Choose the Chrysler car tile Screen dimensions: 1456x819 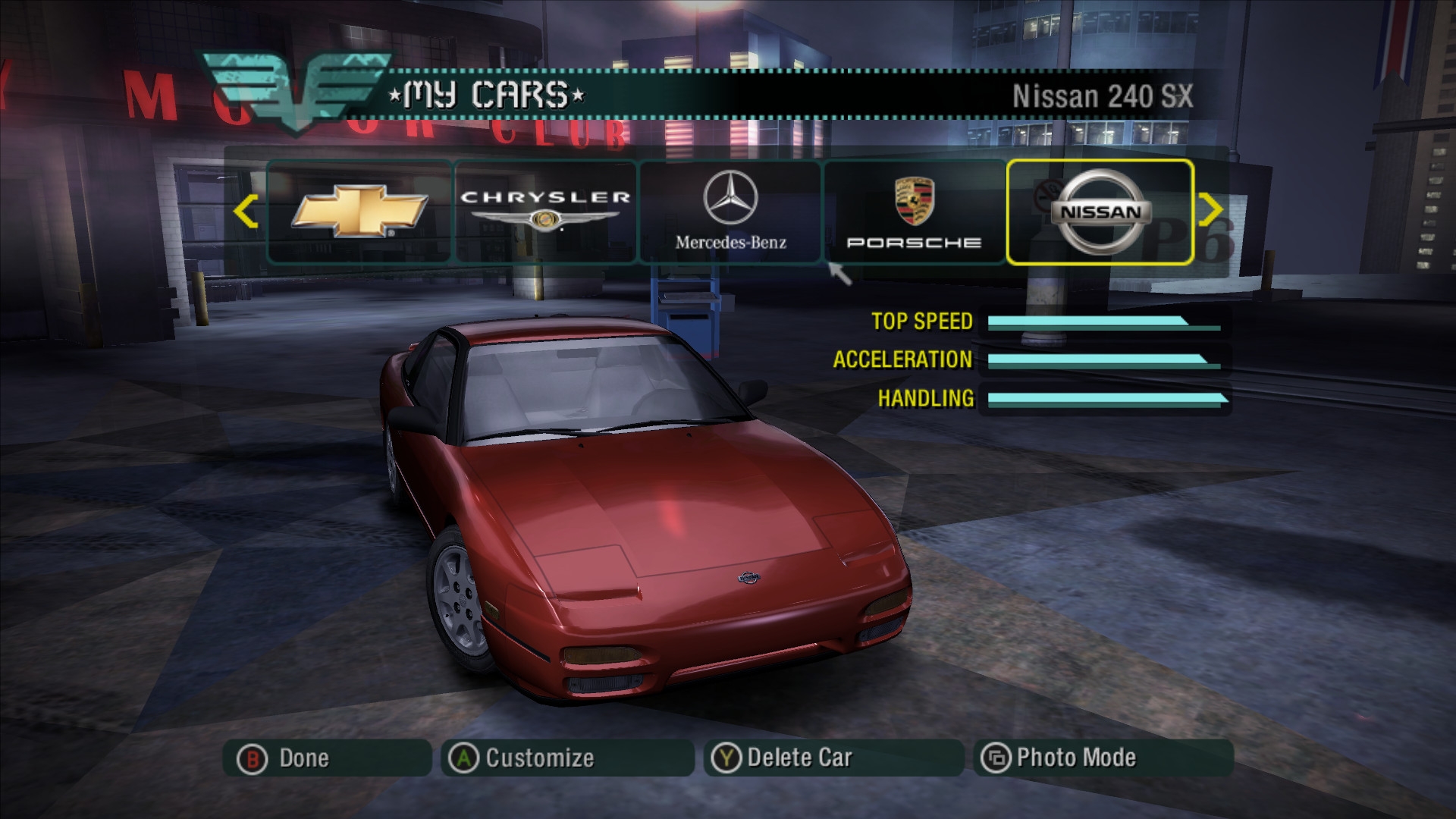pos(545,212)
